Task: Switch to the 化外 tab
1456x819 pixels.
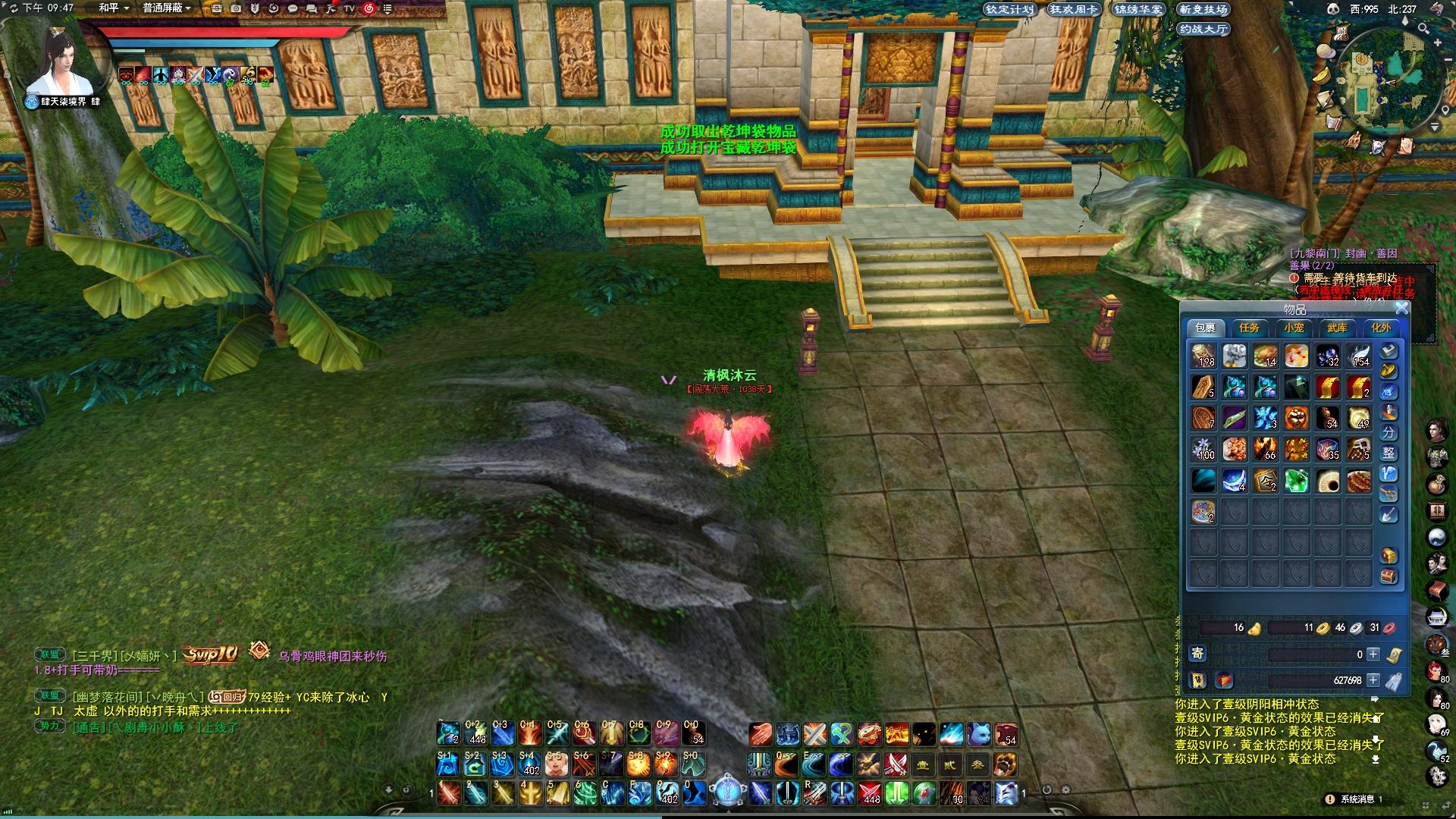Action: pos(1381,328)
